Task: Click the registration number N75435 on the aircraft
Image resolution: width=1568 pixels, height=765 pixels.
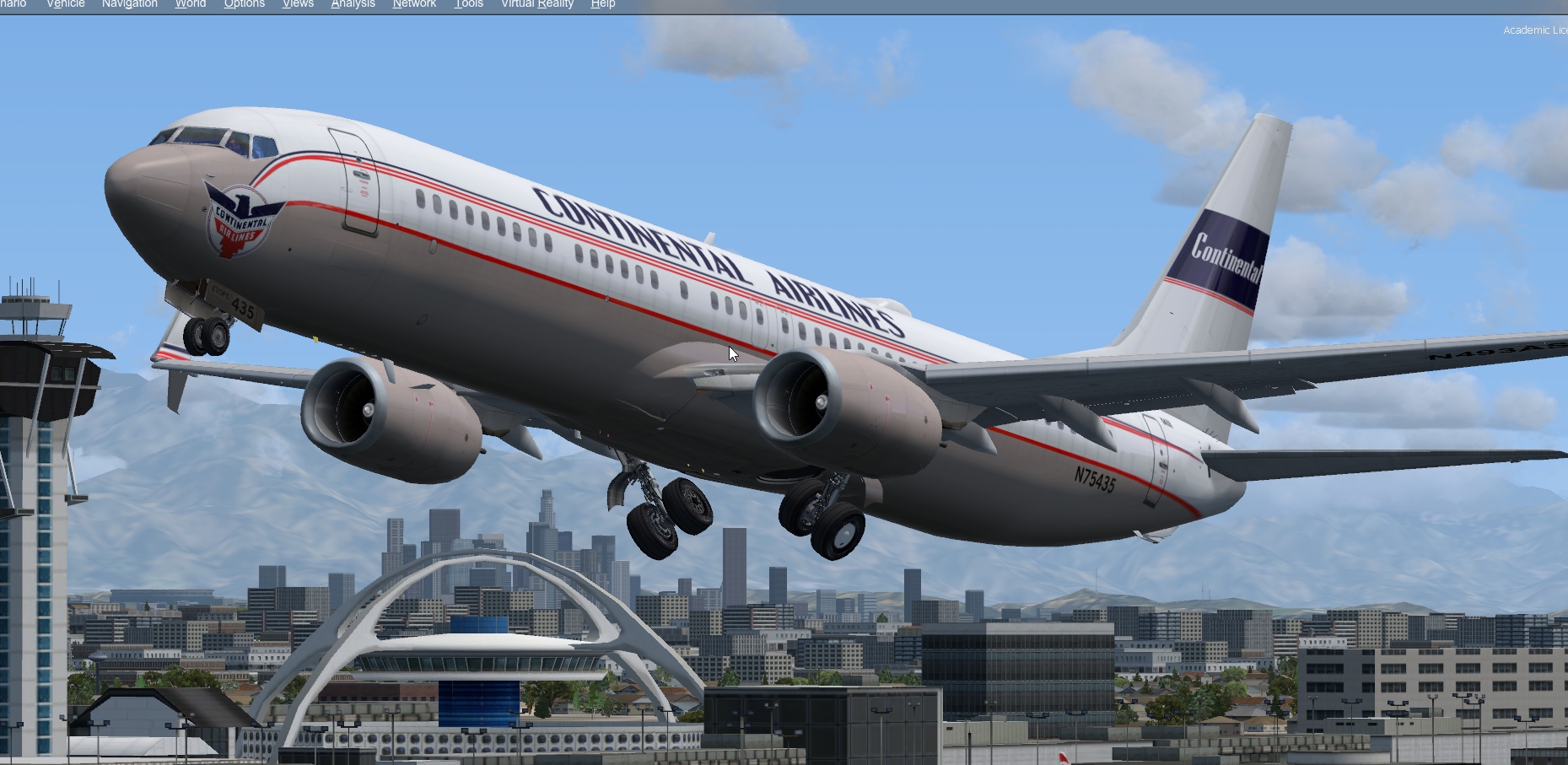Action: coord(1095,481)
